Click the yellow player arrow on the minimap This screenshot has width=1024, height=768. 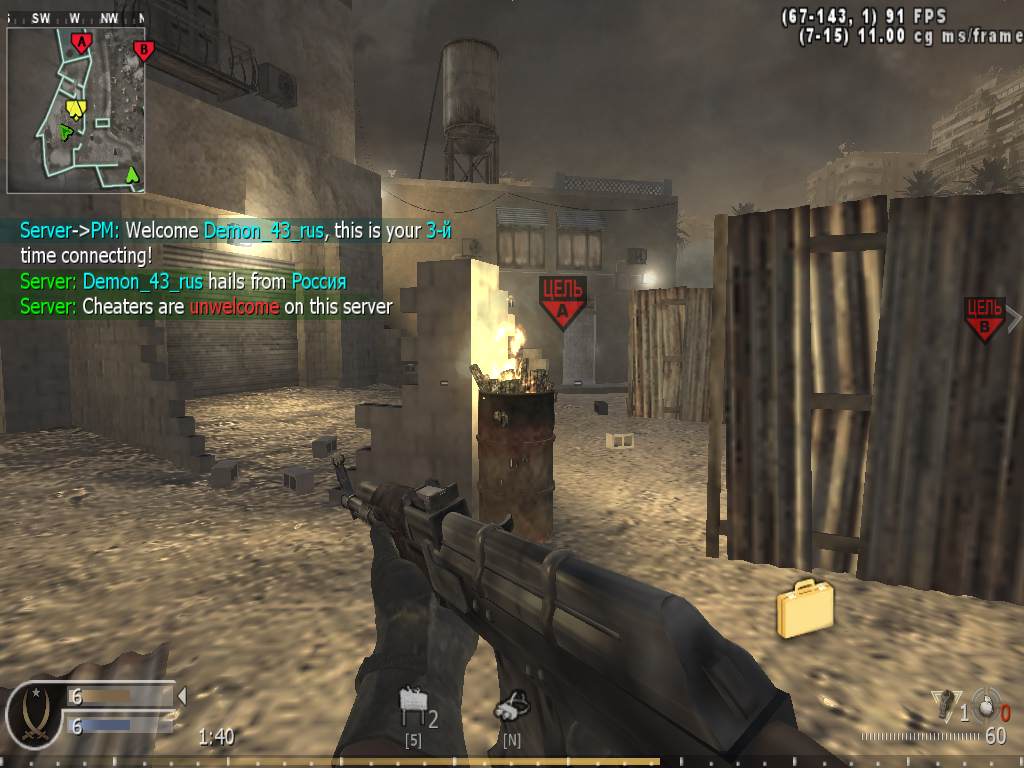point(75,108)
